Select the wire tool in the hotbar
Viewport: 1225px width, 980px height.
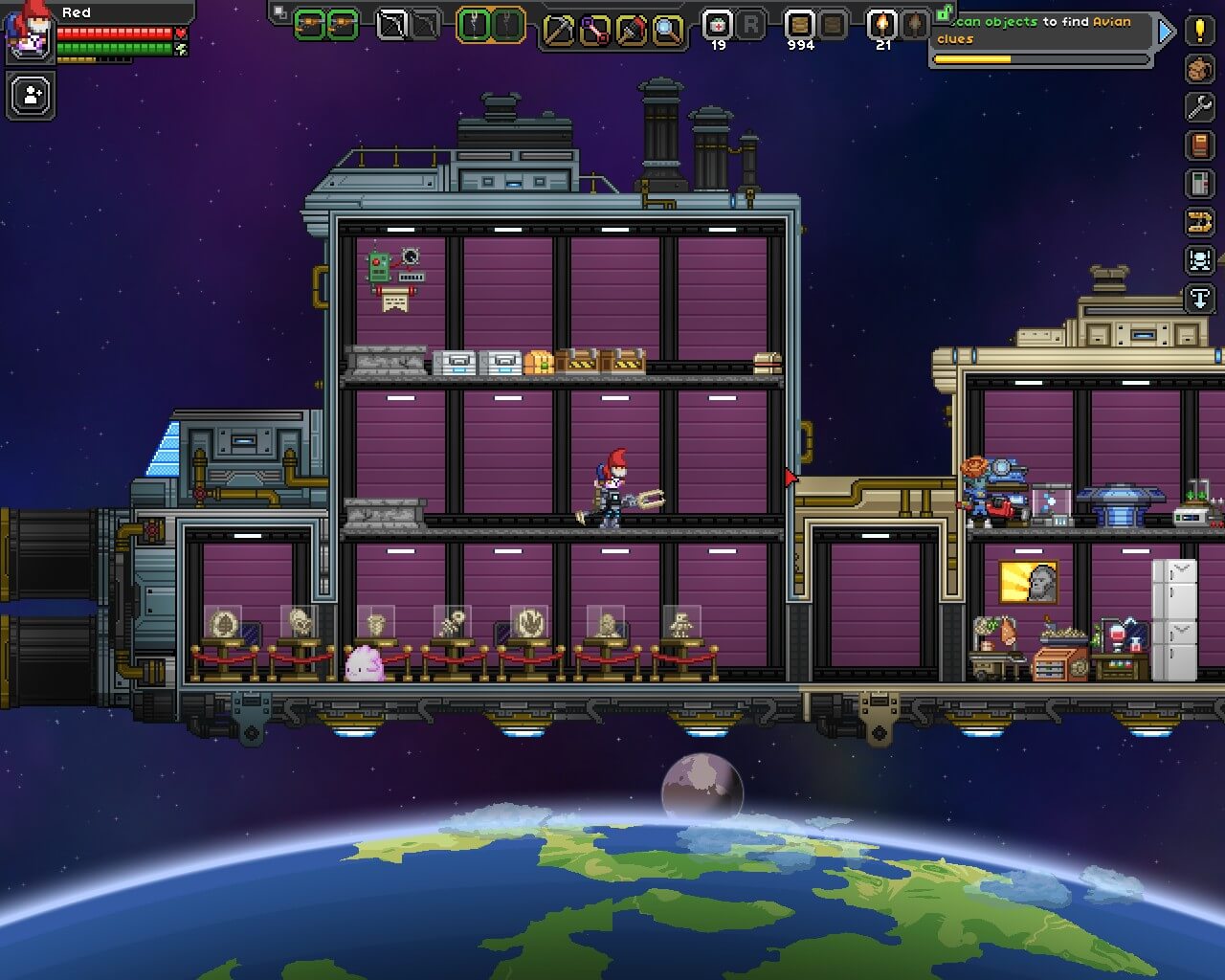(594, 30)
